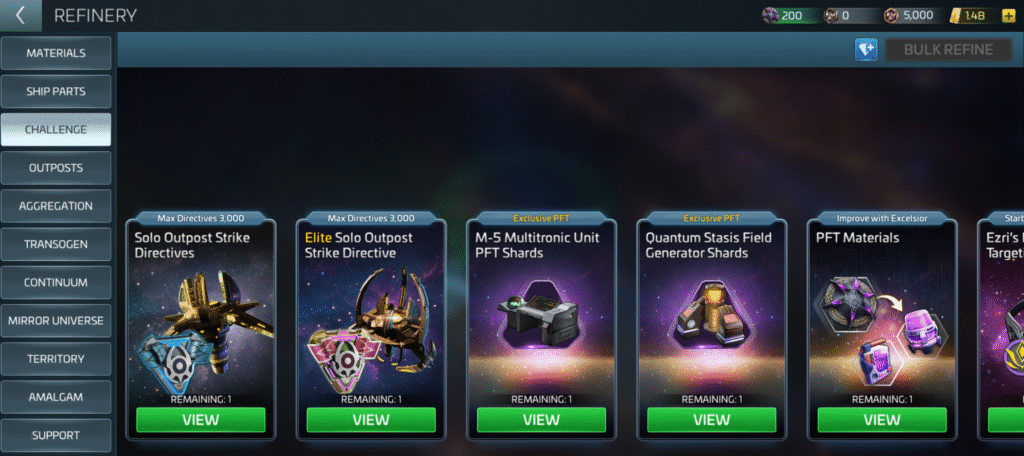View Quantum Stasis Field Generator Shards

click(712, 420)
